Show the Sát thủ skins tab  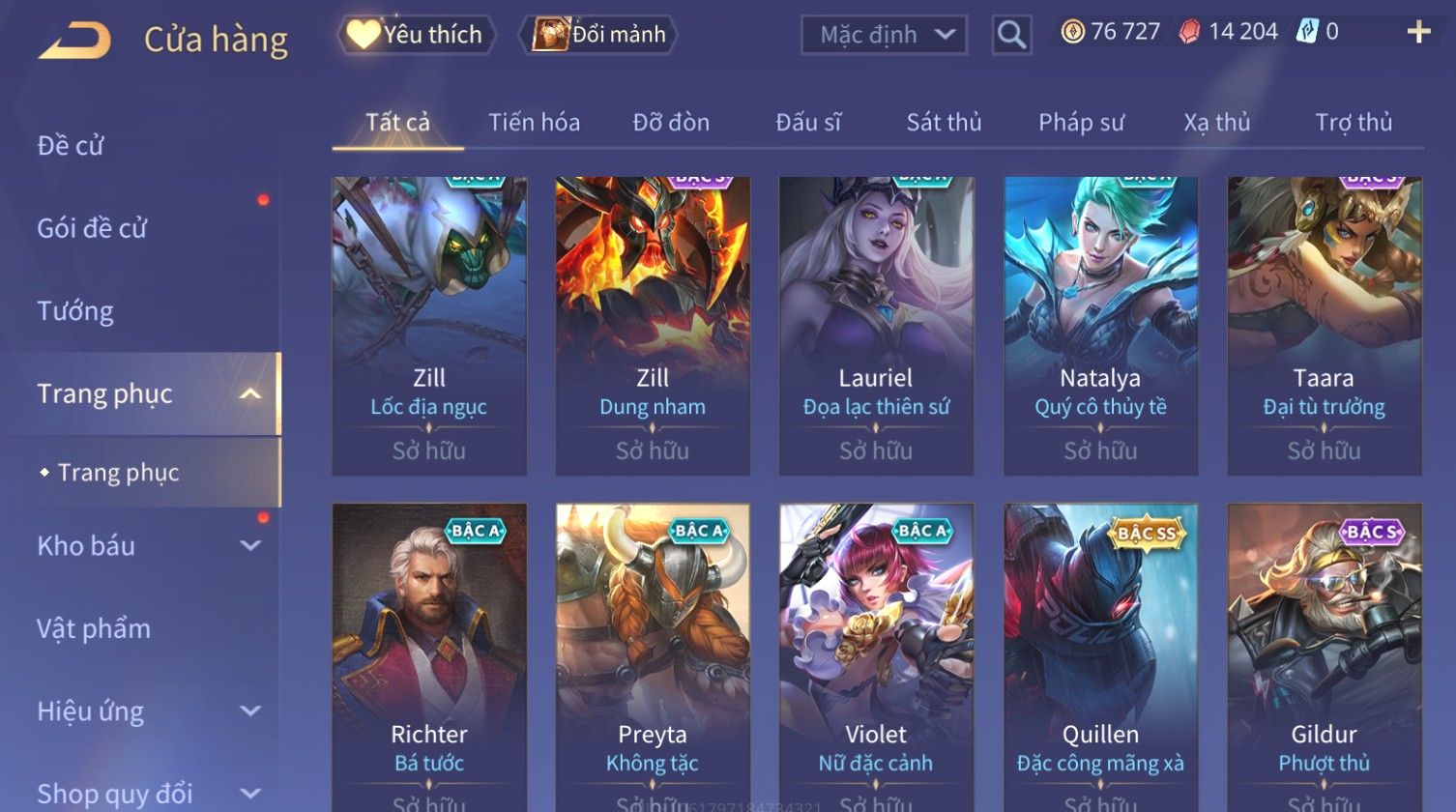pyautogui.click(x=944, y=123)
